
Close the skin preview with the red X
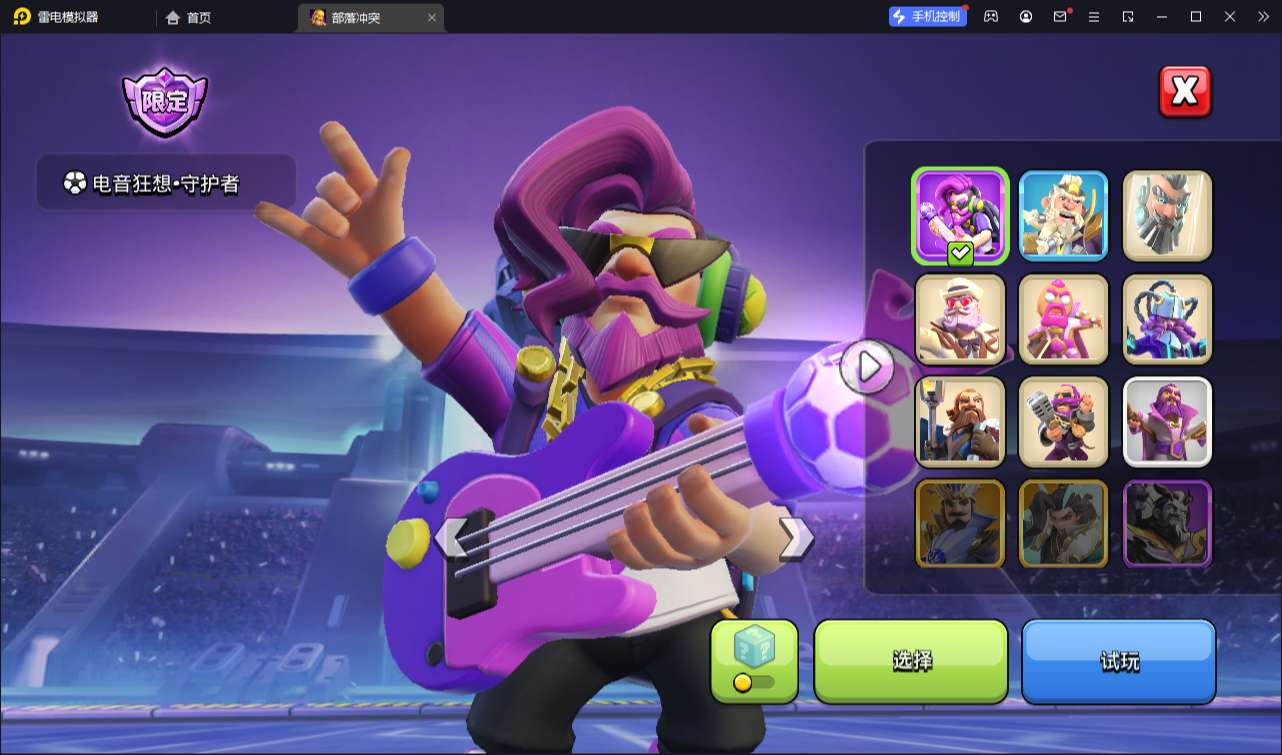pos(1184,92)
